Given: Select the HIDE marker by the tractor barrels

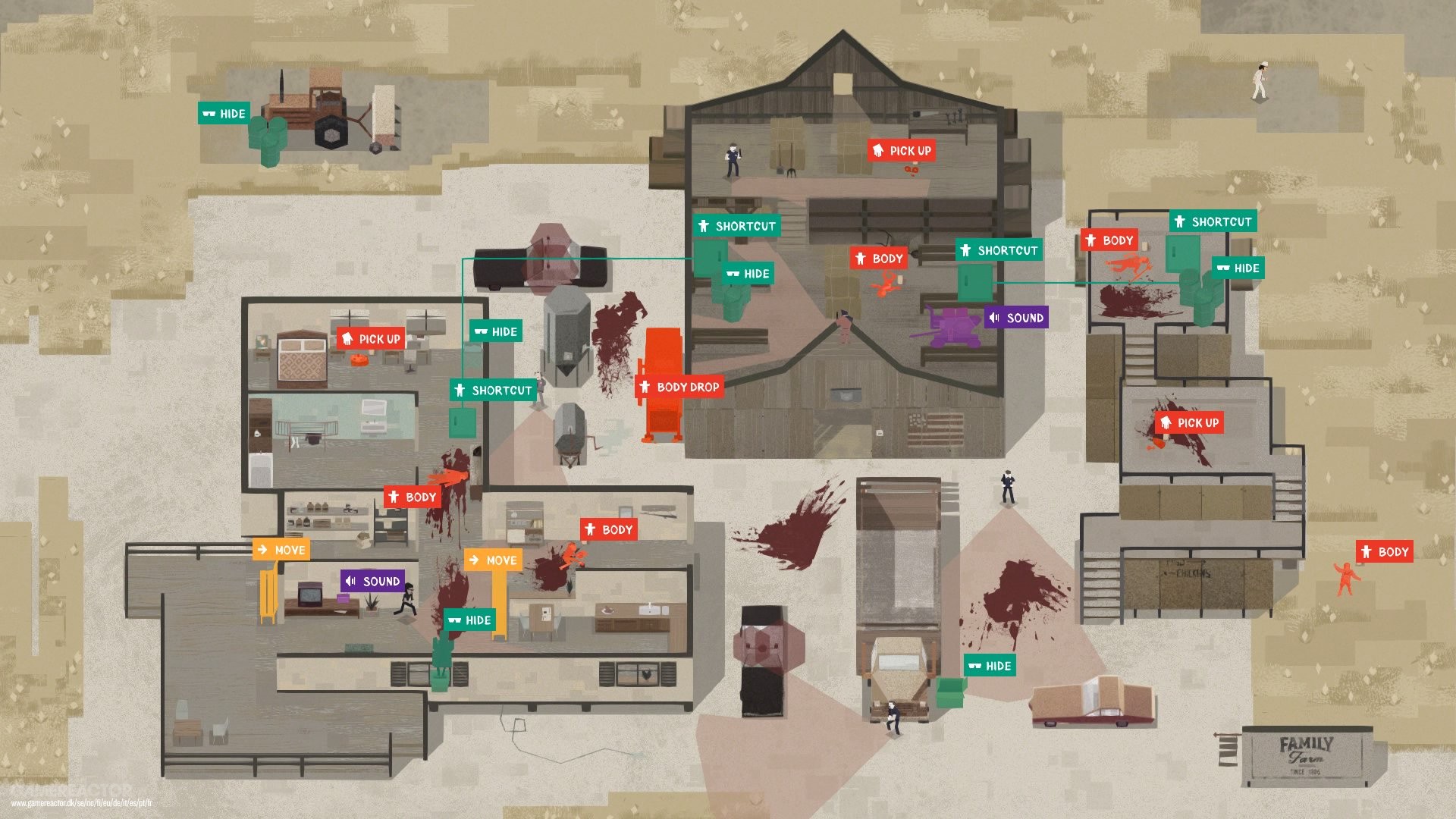Looking at the screenshot, I should pyautogui.click(x=224, y=113).
